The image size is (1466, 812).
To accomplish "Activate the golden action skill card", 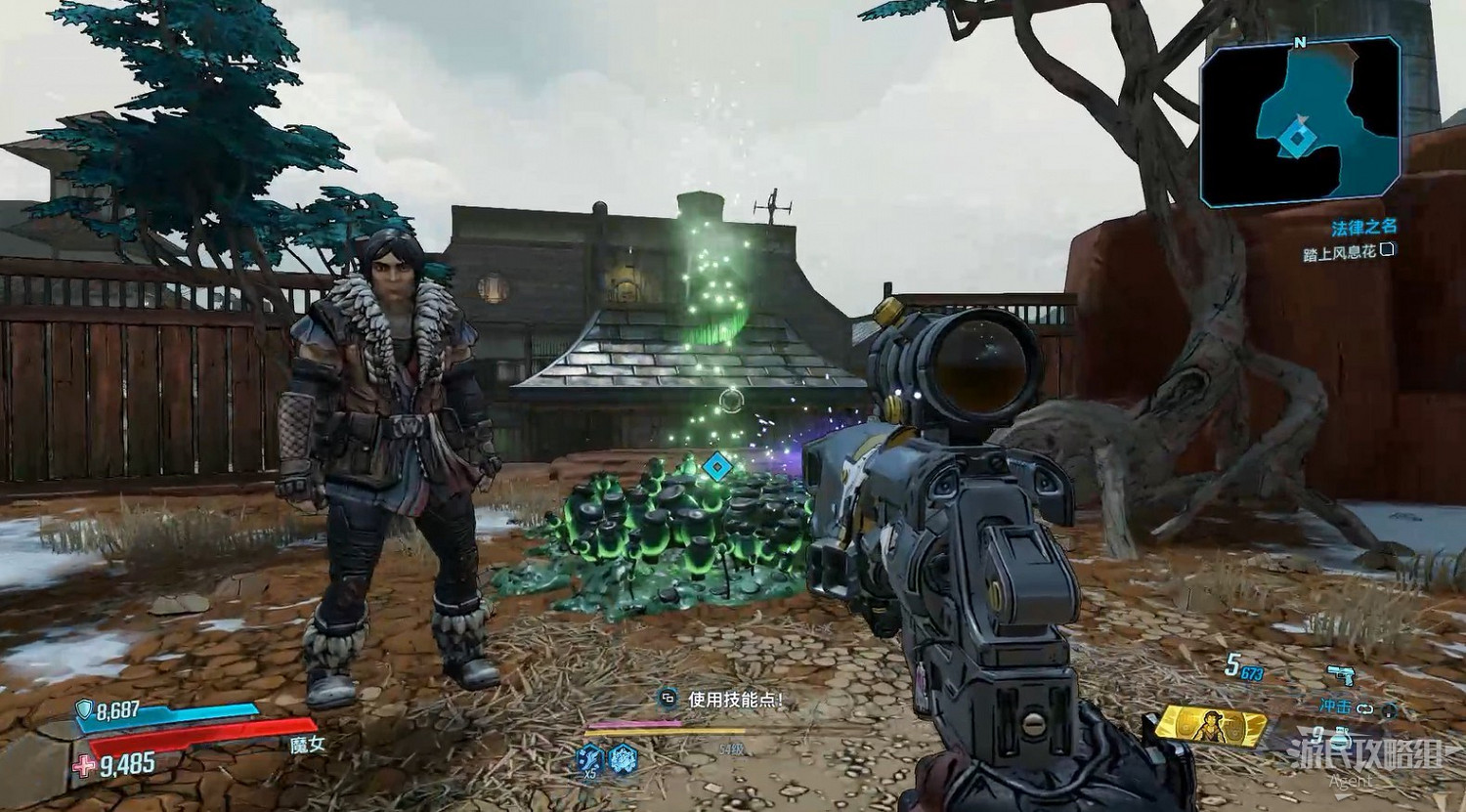I will click(x=1210, y=728).
